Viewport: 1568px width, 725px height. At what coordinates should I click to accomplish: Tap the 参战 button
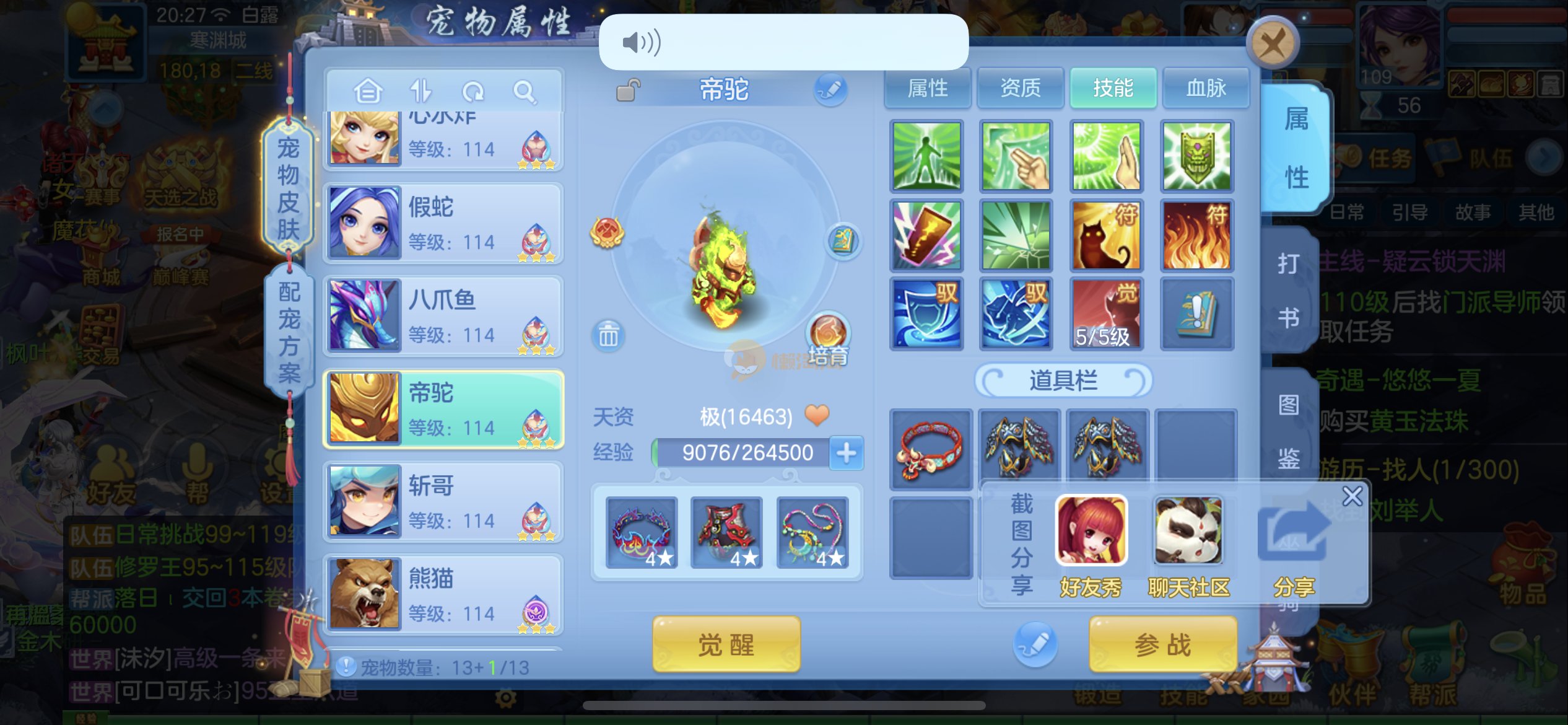coord(1162,644)
